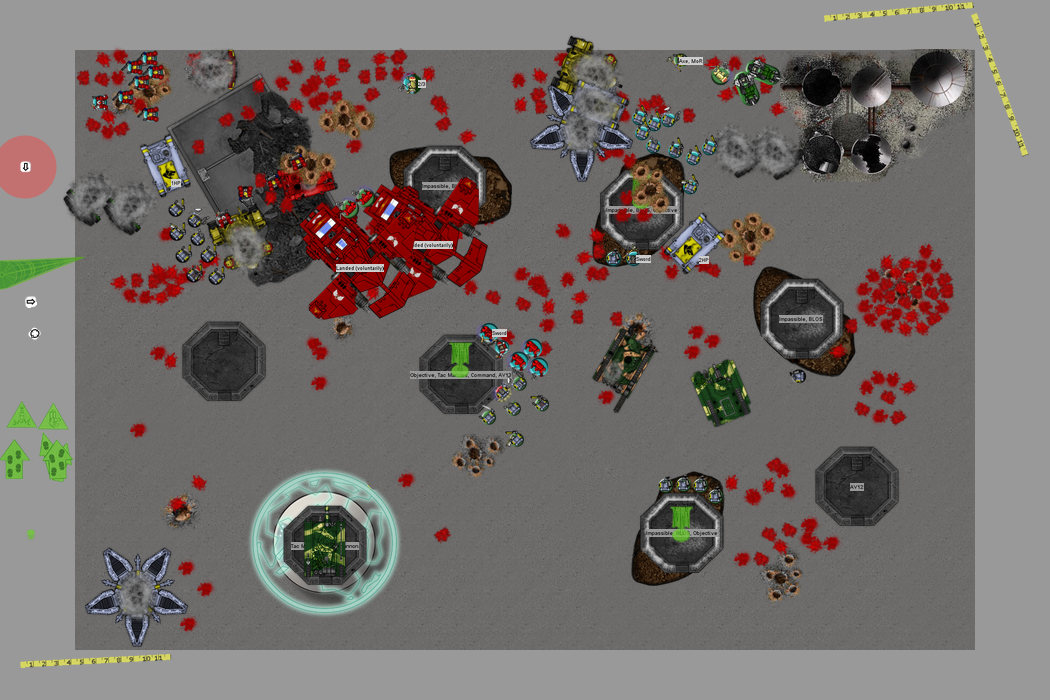Click the white right-arrow marker
The height and width of the screenshot is (700, 1050).
pos(31,302)
